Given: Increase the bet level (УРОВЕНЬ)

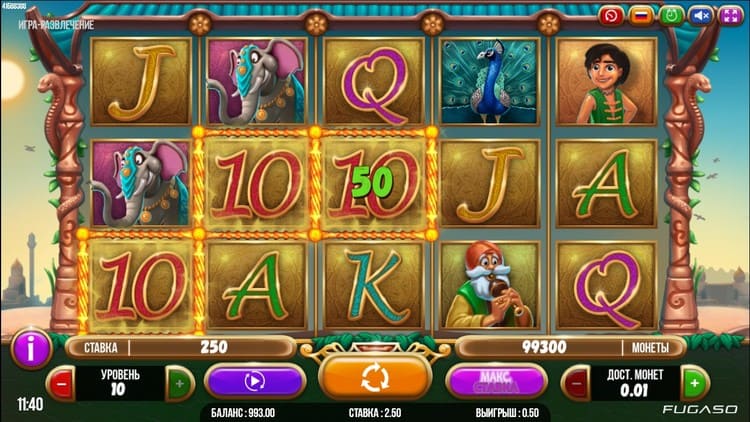Looking at the screenshot, I should pyautogui.click(x=179, y=382).
